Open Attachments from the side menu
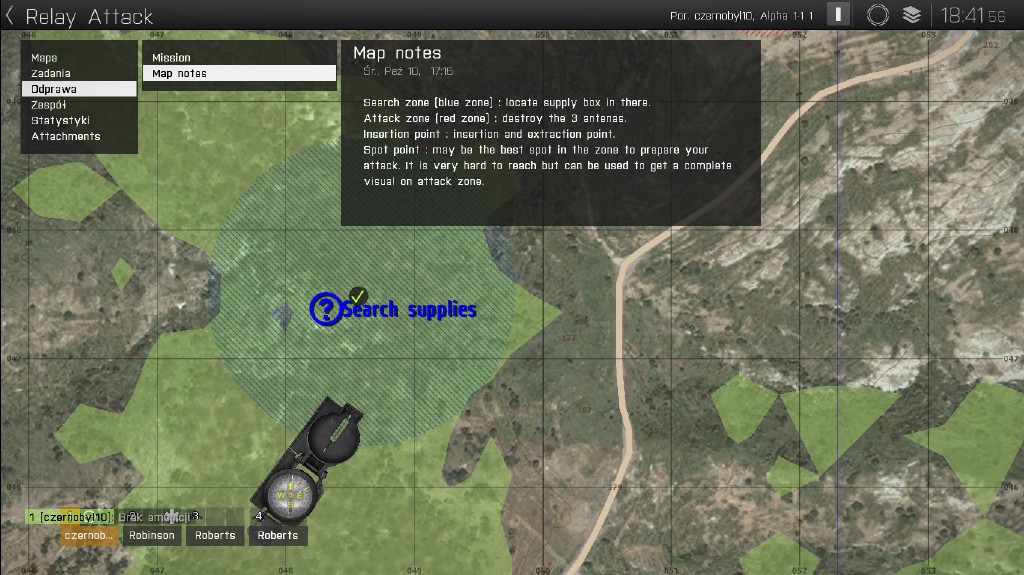The height and width of the screenshot is (575, 1024). (66, 136)
